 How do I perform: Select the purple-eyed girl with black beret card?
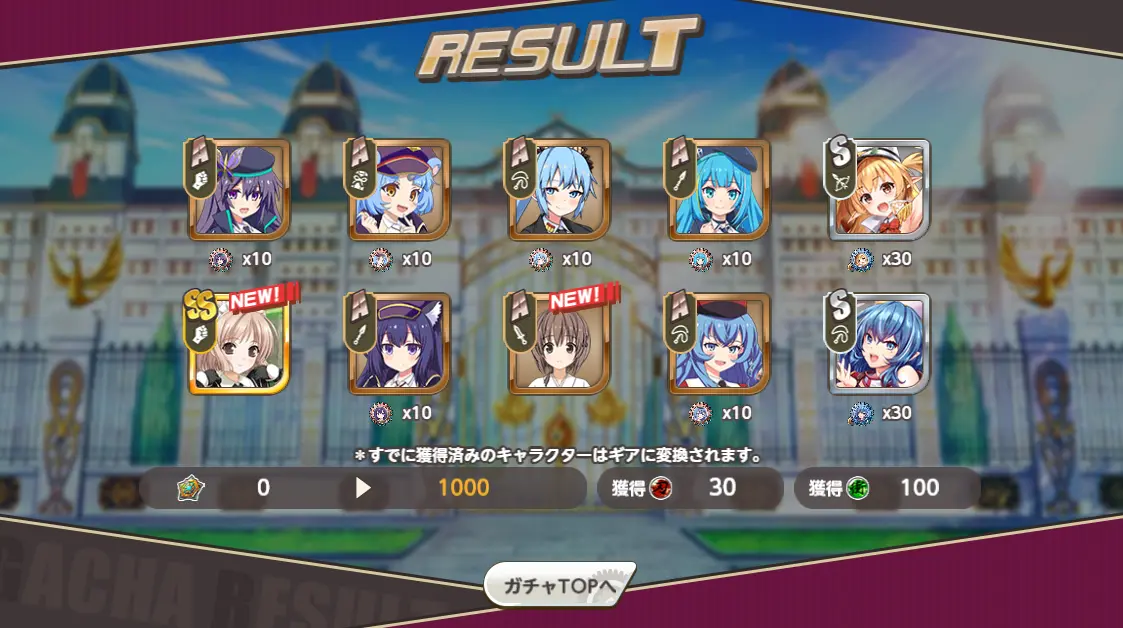[240, 190]
